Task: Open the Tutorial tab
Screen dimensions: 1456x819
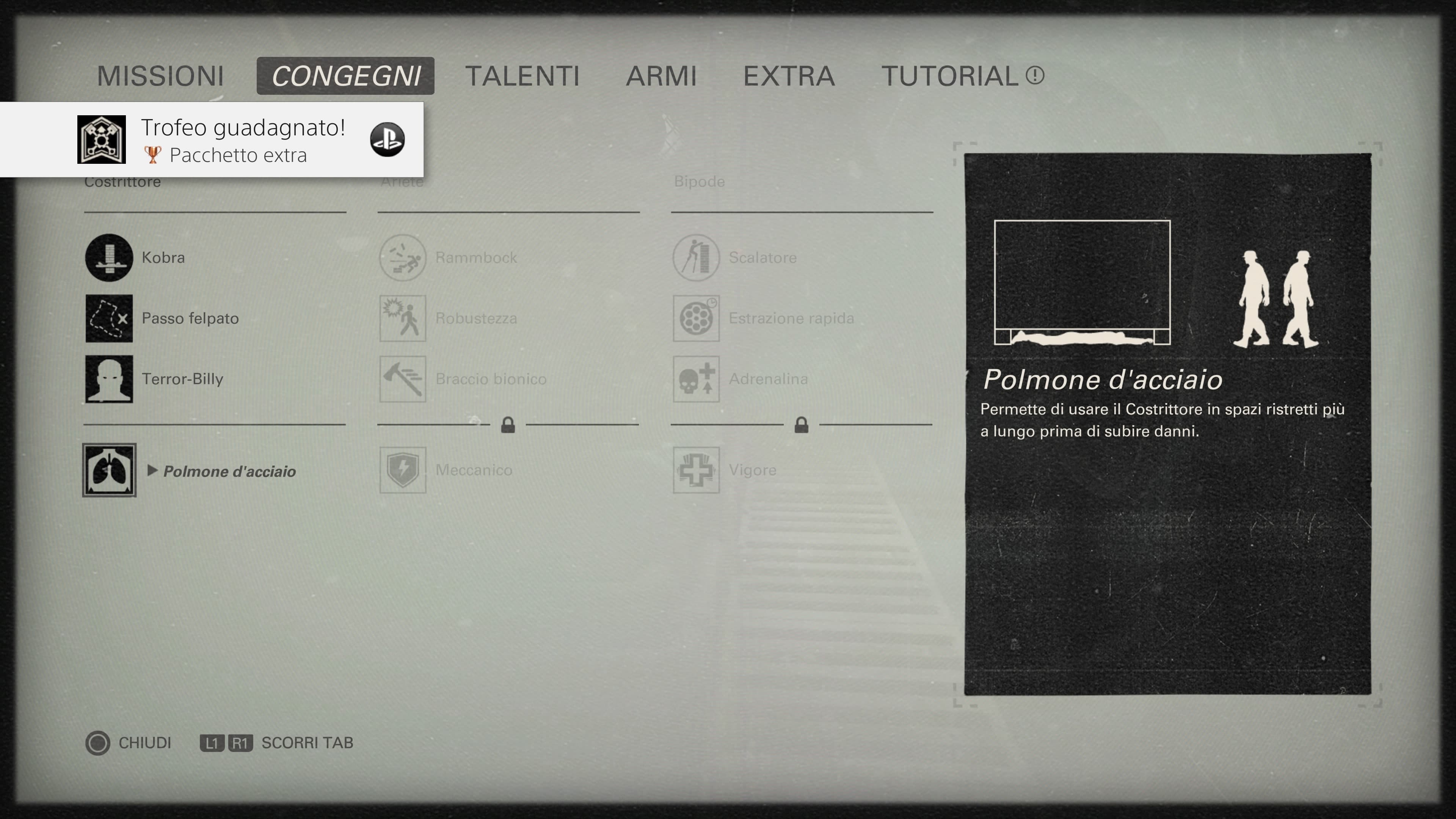Action: pos(962,76)
